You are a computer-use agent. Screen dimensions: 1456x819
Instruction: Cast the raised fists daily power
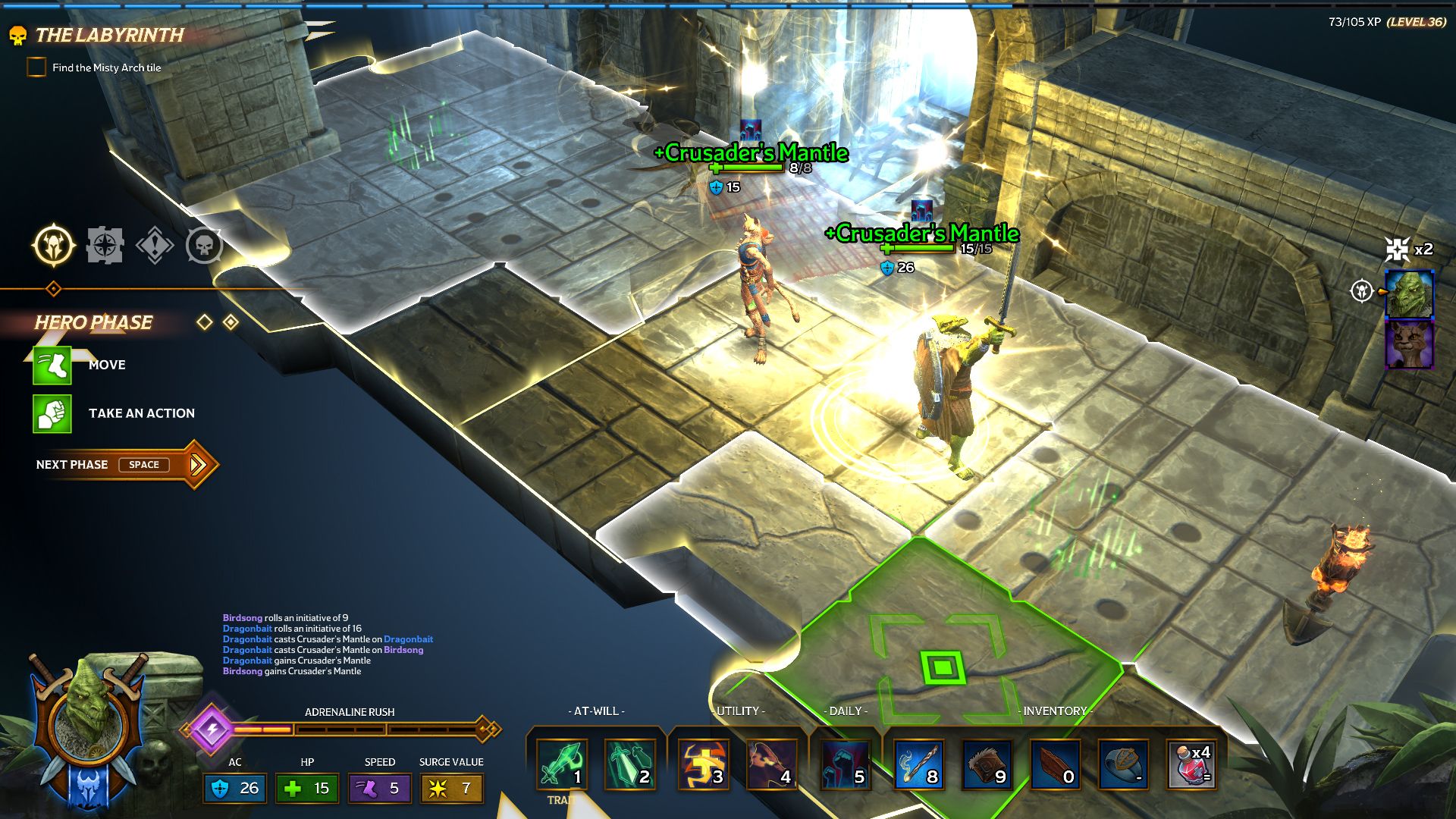pos(844,764)
